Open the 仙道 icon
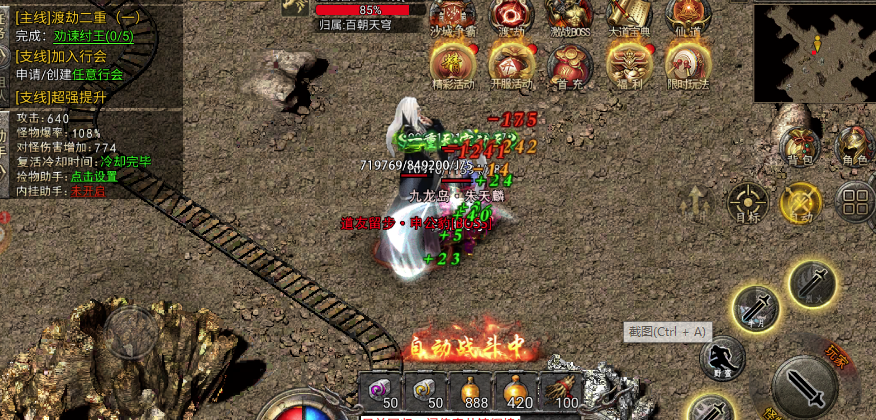Image resolution: width=876 pixels, height=420 pixels. (x=688, y=14)
